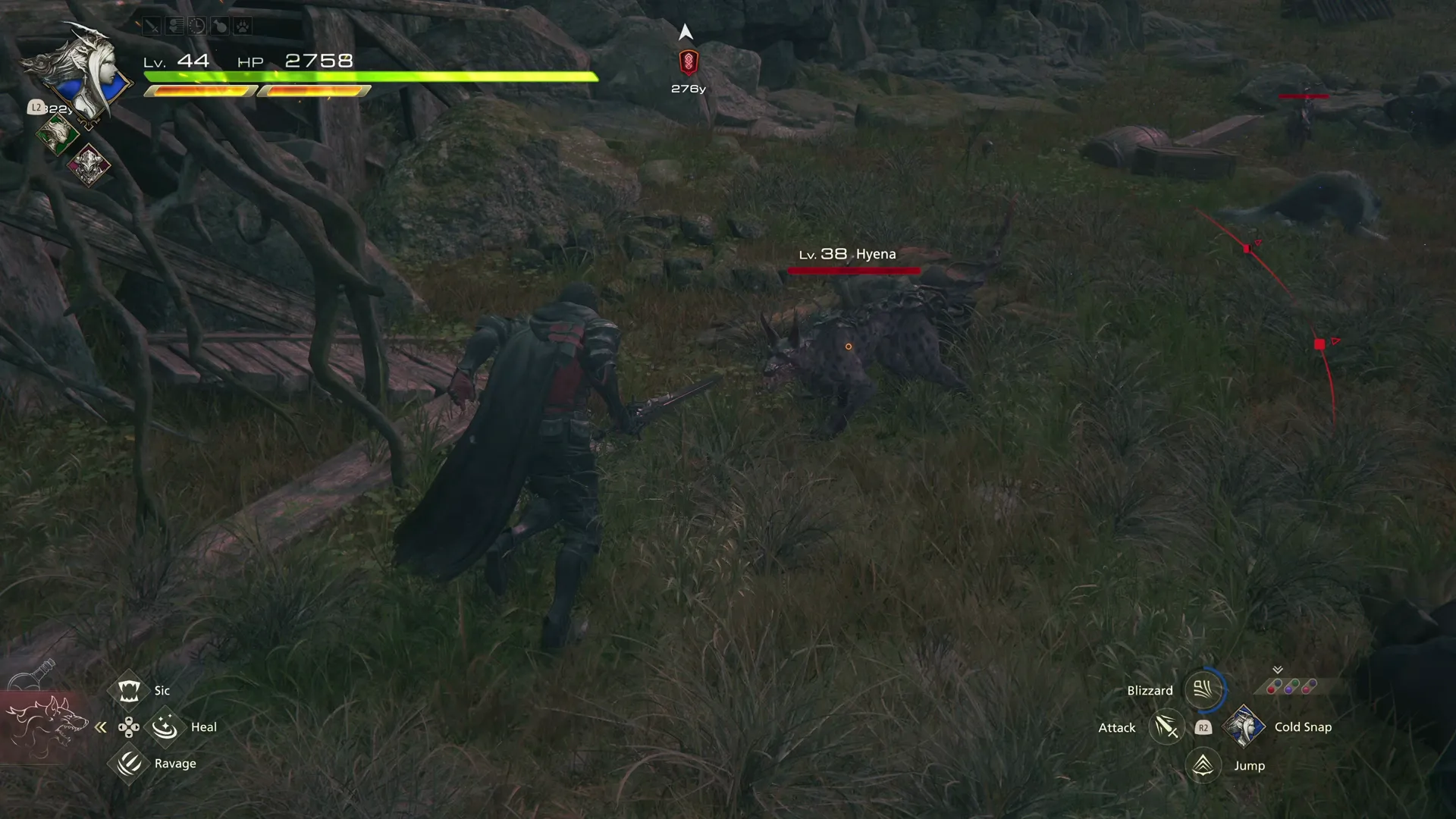1456x819 pixels.
Task: Toggle the first ability loadout pip set
Action: coord(1274,686)
